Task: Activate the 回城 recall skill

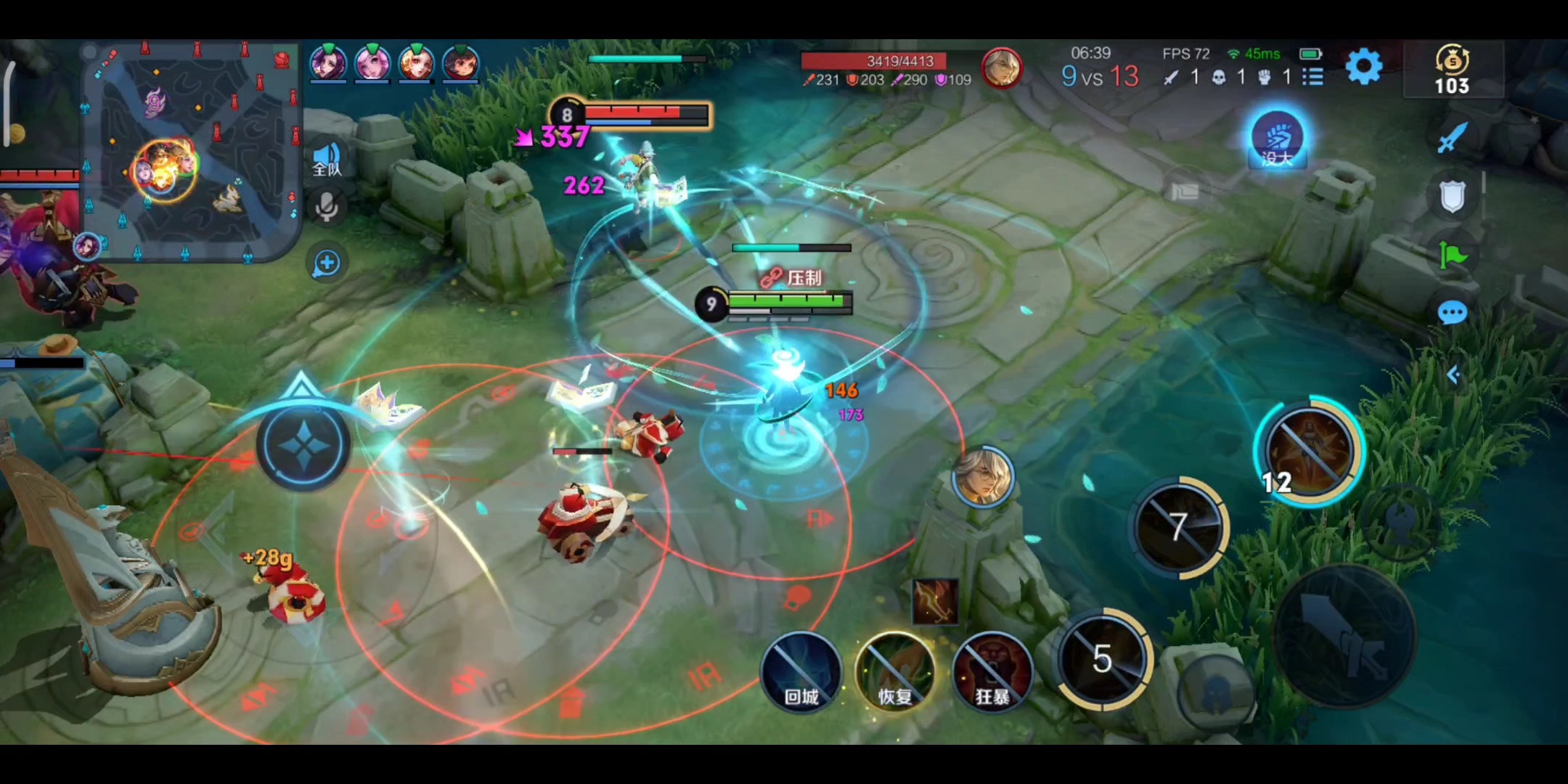Action: point(801,671)
